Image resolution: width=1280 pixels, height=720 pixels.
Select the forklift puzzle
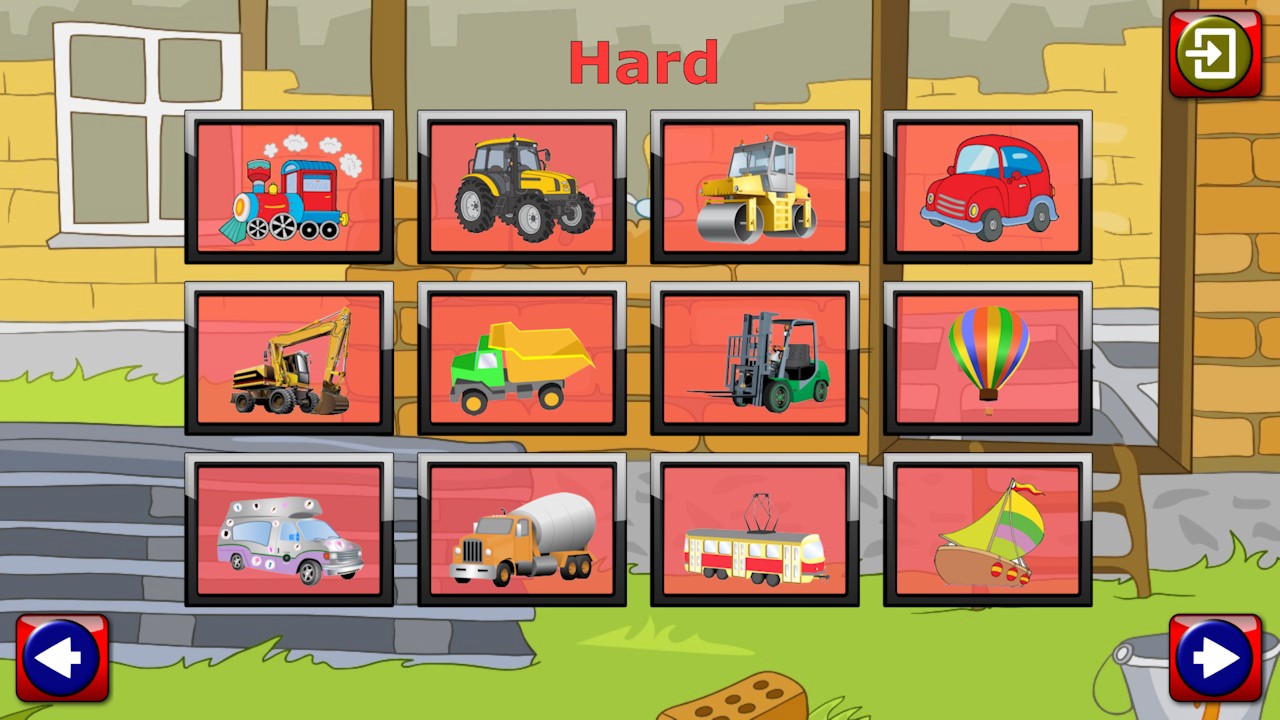coord(754,359)
